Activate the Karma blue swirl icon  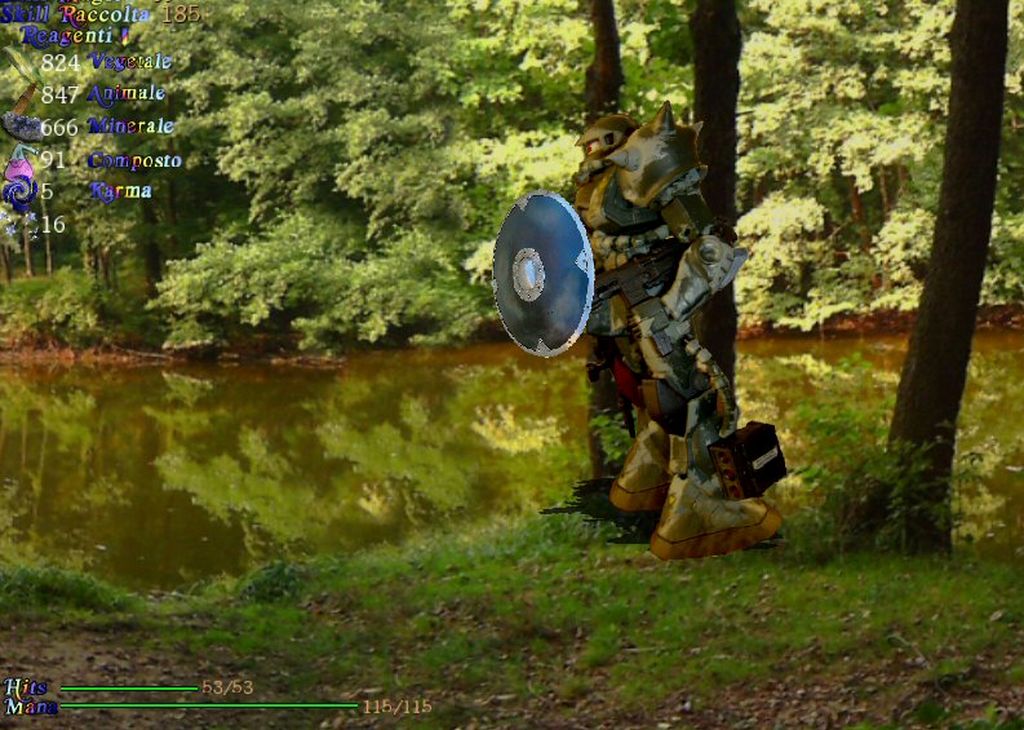tap(18, 191)
